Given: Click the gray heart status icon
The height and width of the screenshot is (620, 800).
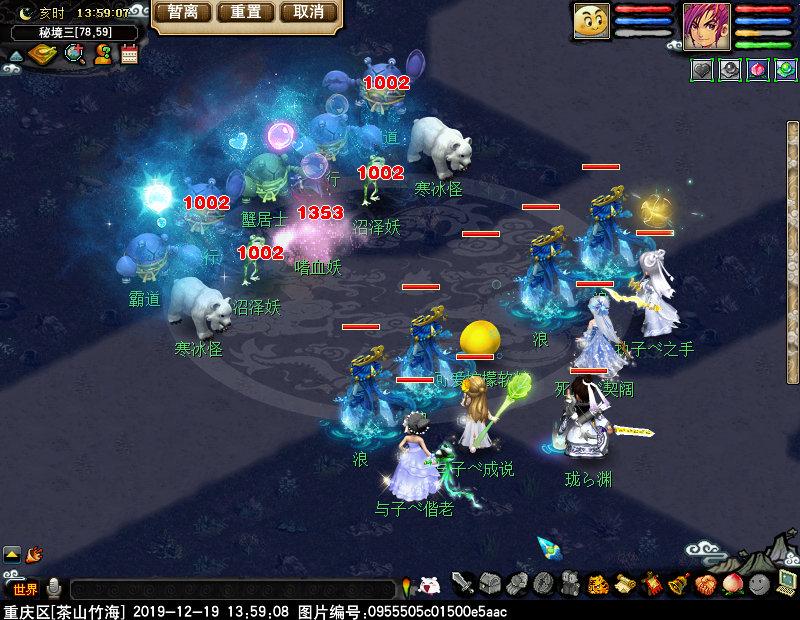Looking at the screenshot, I should click(702, 70).
